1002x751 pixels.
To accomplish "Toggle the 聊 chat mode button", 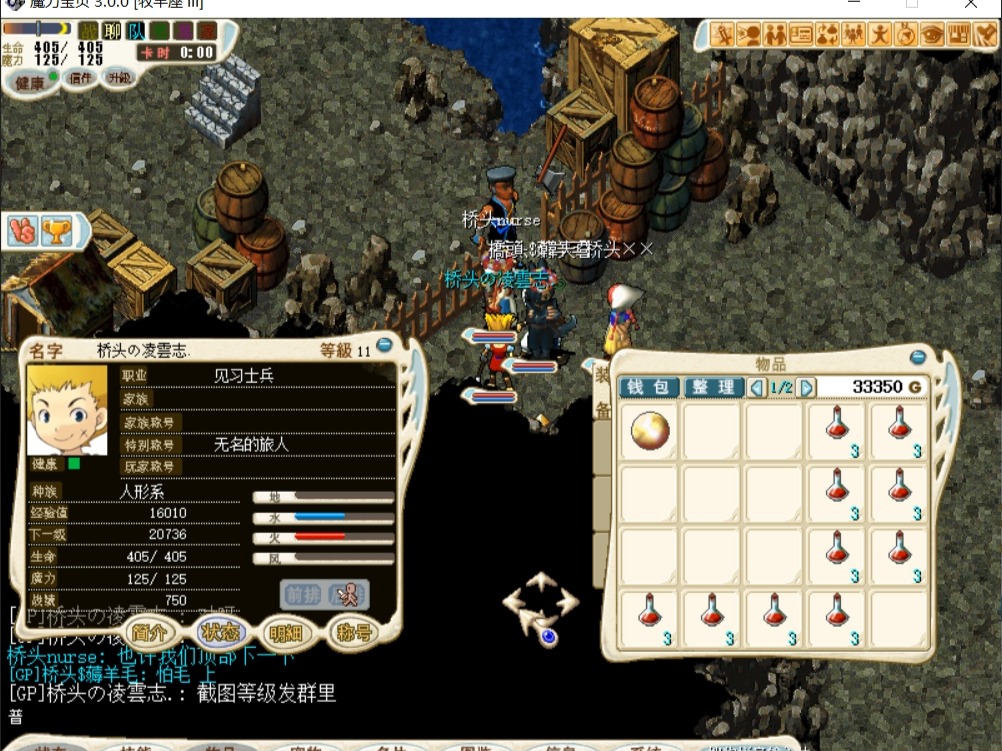I will click(x=112, y=31).
